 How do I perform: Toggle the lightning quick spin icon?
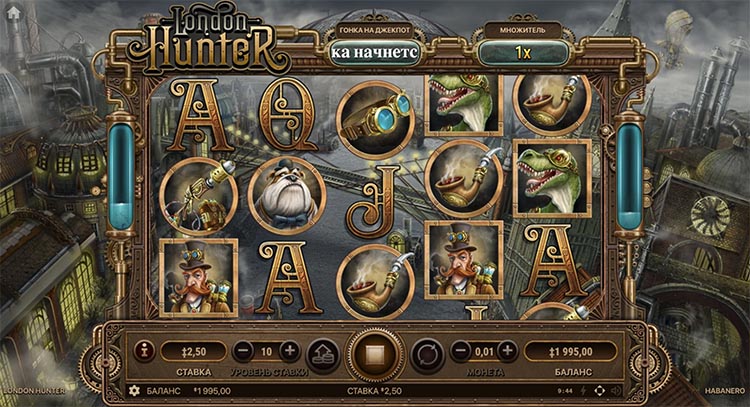[x=582, y=390]
